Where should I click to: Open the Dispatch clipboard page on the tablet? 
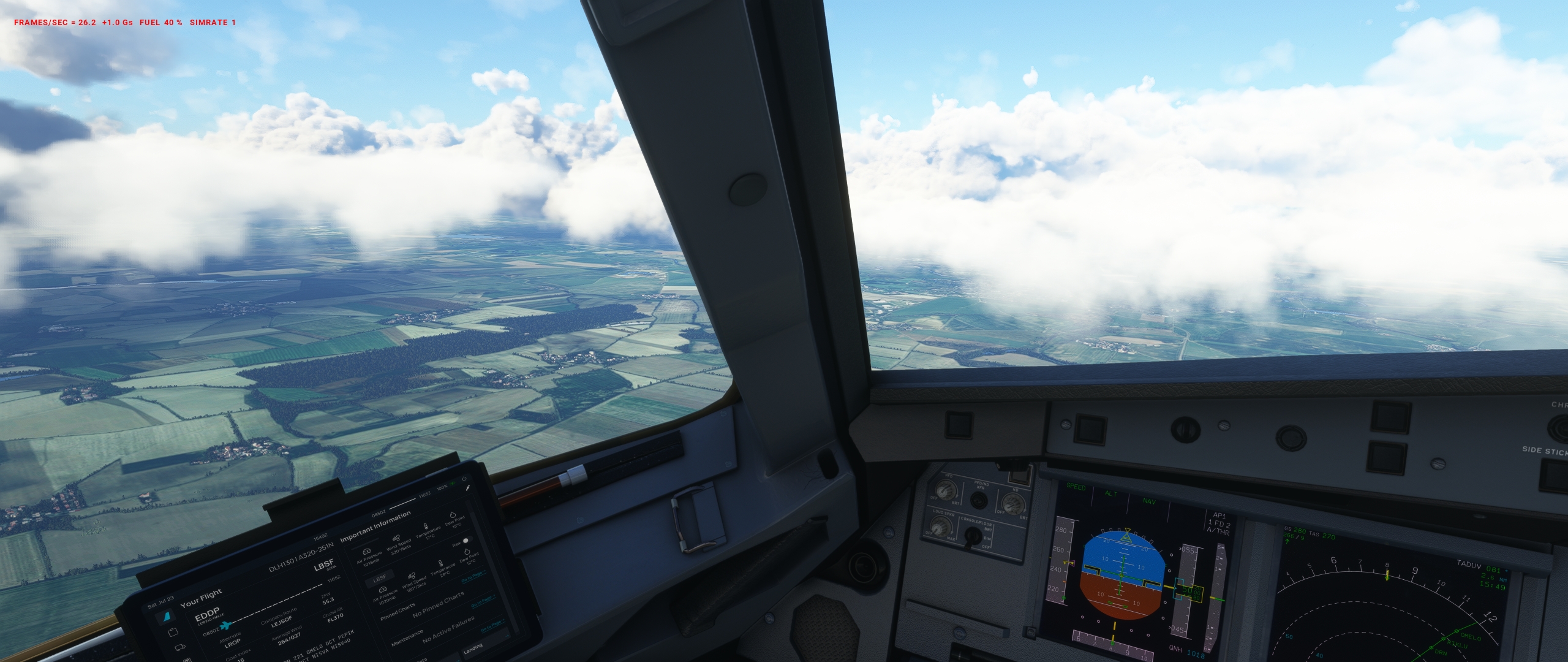click(173, 633)
